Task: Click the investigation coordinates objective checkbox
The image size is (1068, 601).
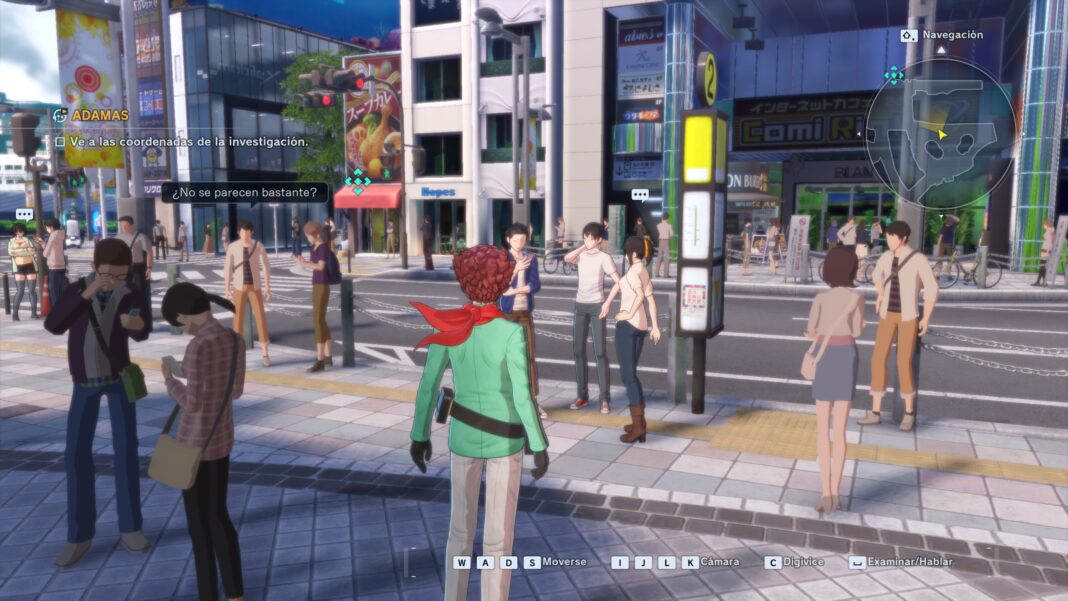Action: point(60,142)
